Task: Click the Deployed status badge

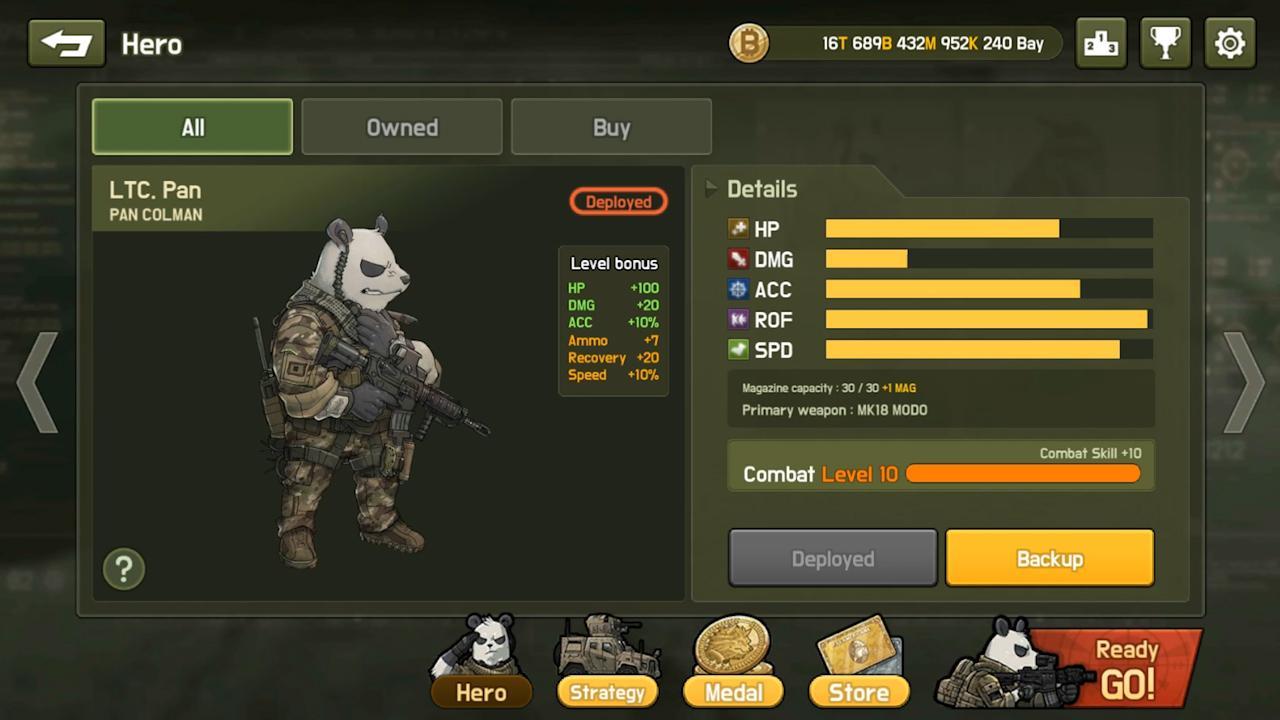Action: coord(617,201)
